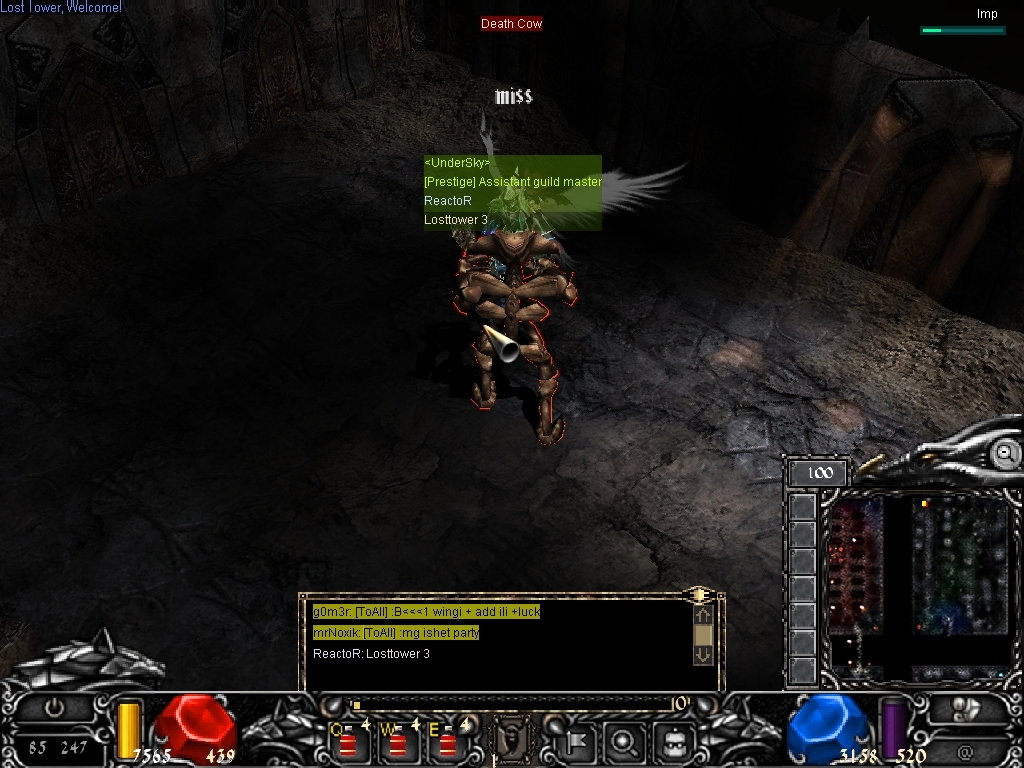Click g0m3r's chat message

(x=426, y=612)
